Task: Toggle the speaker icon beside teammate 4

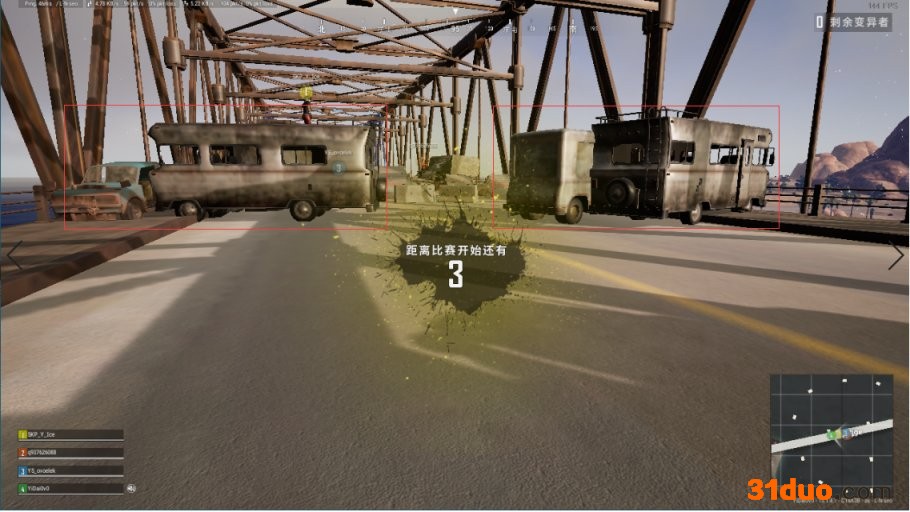Action: [x=131, y=488]
